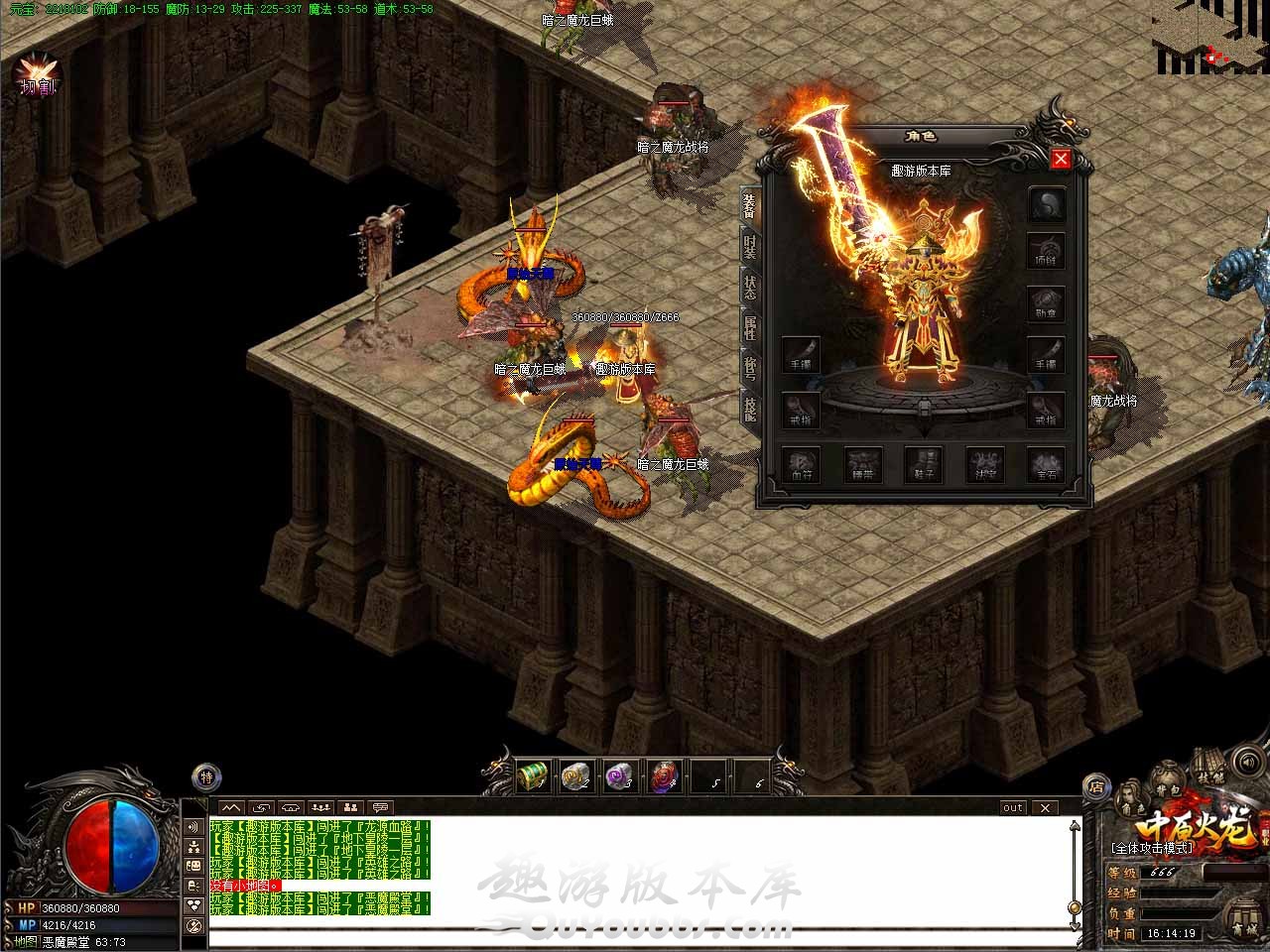The height and width of the screenshot is (952, 1270).
Task: Click the round 店 store button
Action: click(x=1096, y=786)
